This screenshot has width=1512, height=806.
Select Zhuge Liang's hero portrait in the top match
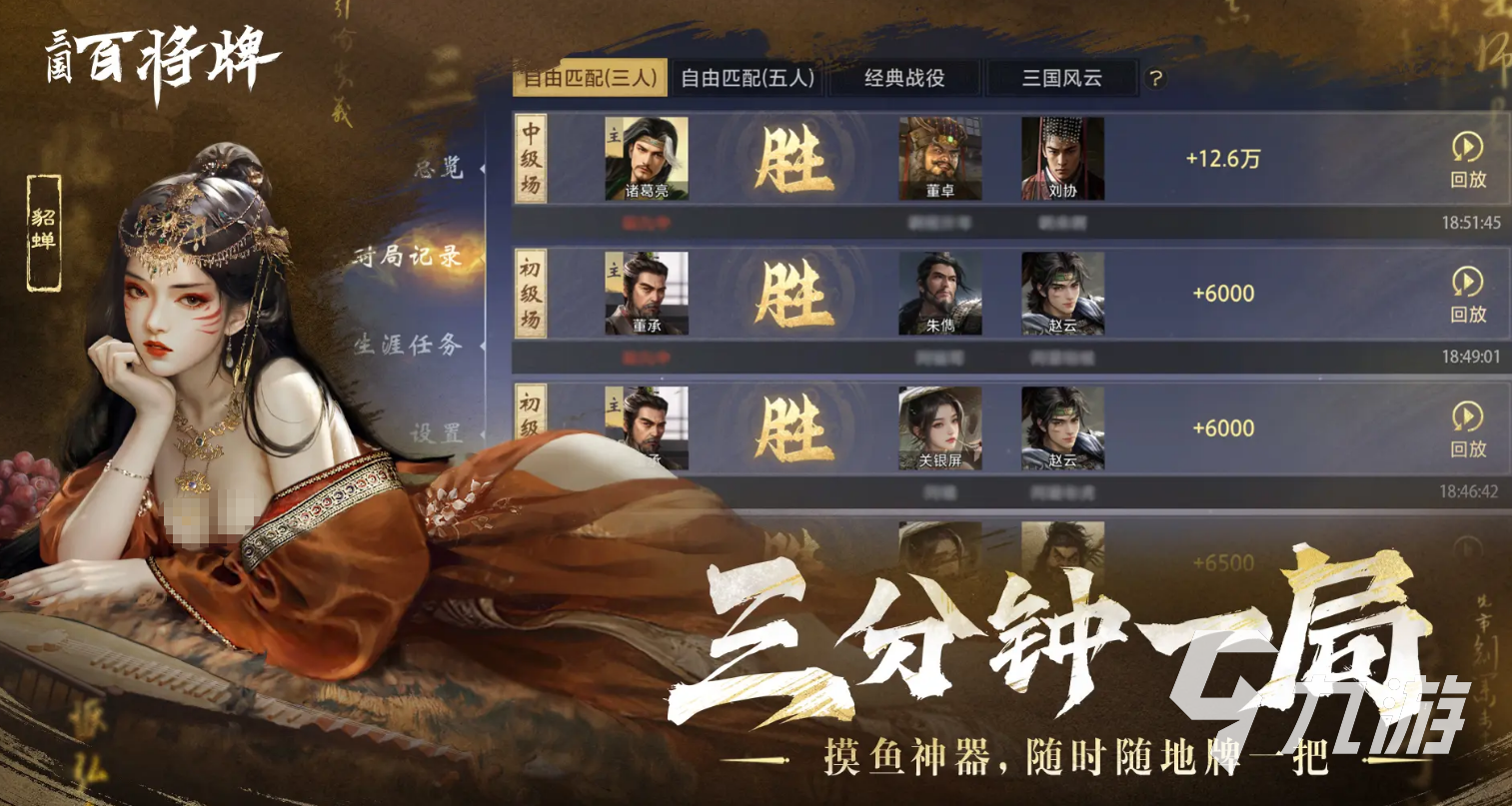click(647, 160)
